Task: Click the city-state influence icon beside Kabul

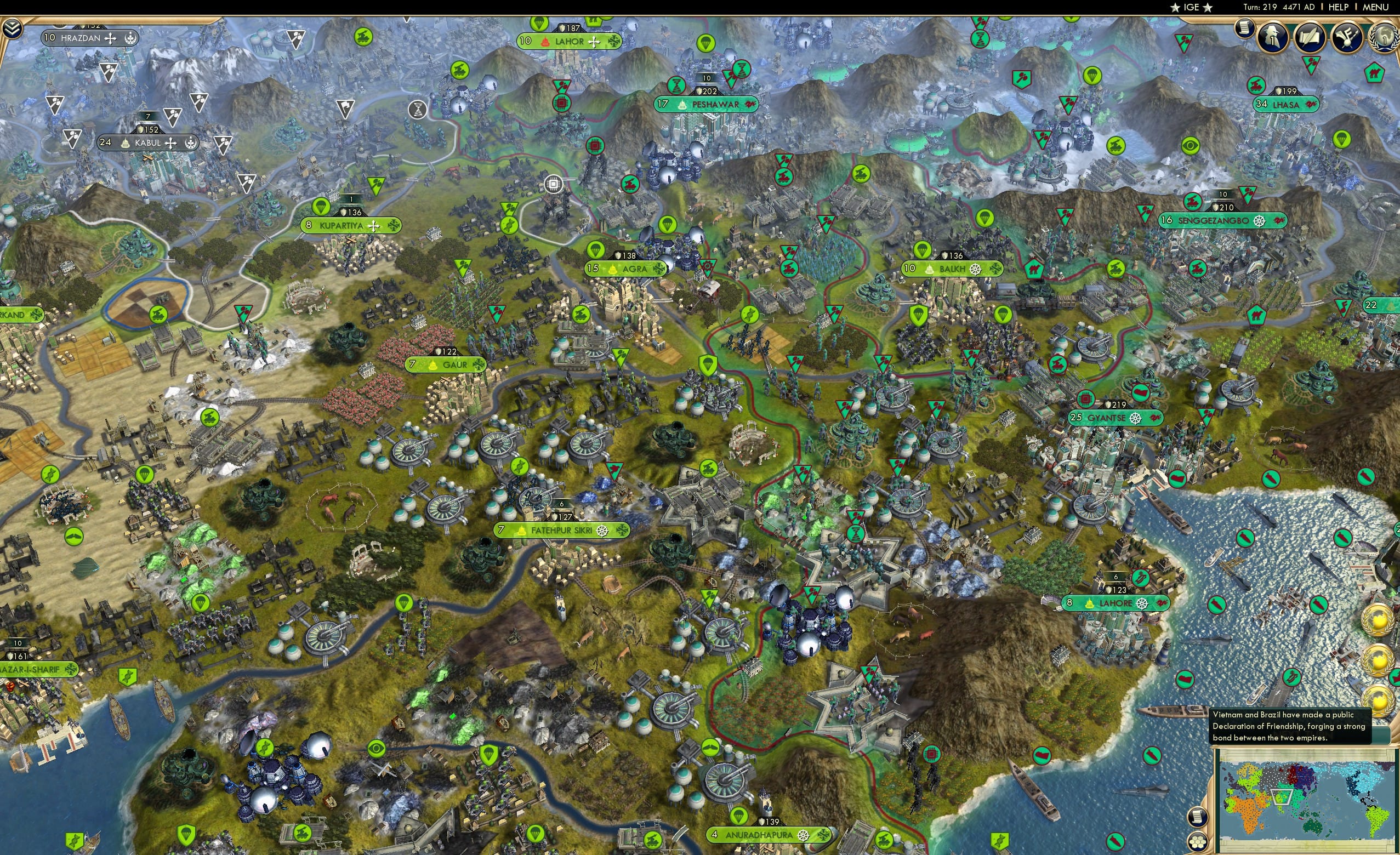Action: (191, 143)
